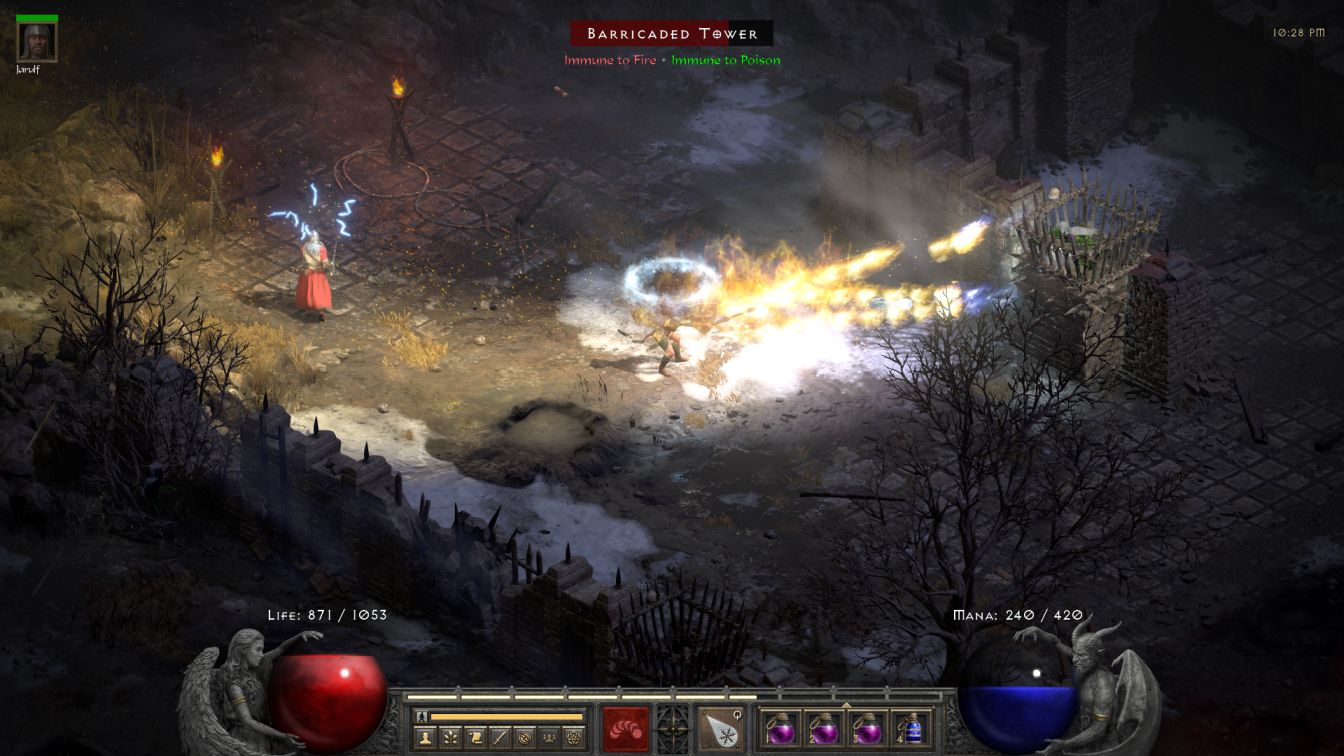The width and height of the screenshot is (1344, 756).
Task: Use the purple potion in belt slot 3
Action: tap(867, 729)
